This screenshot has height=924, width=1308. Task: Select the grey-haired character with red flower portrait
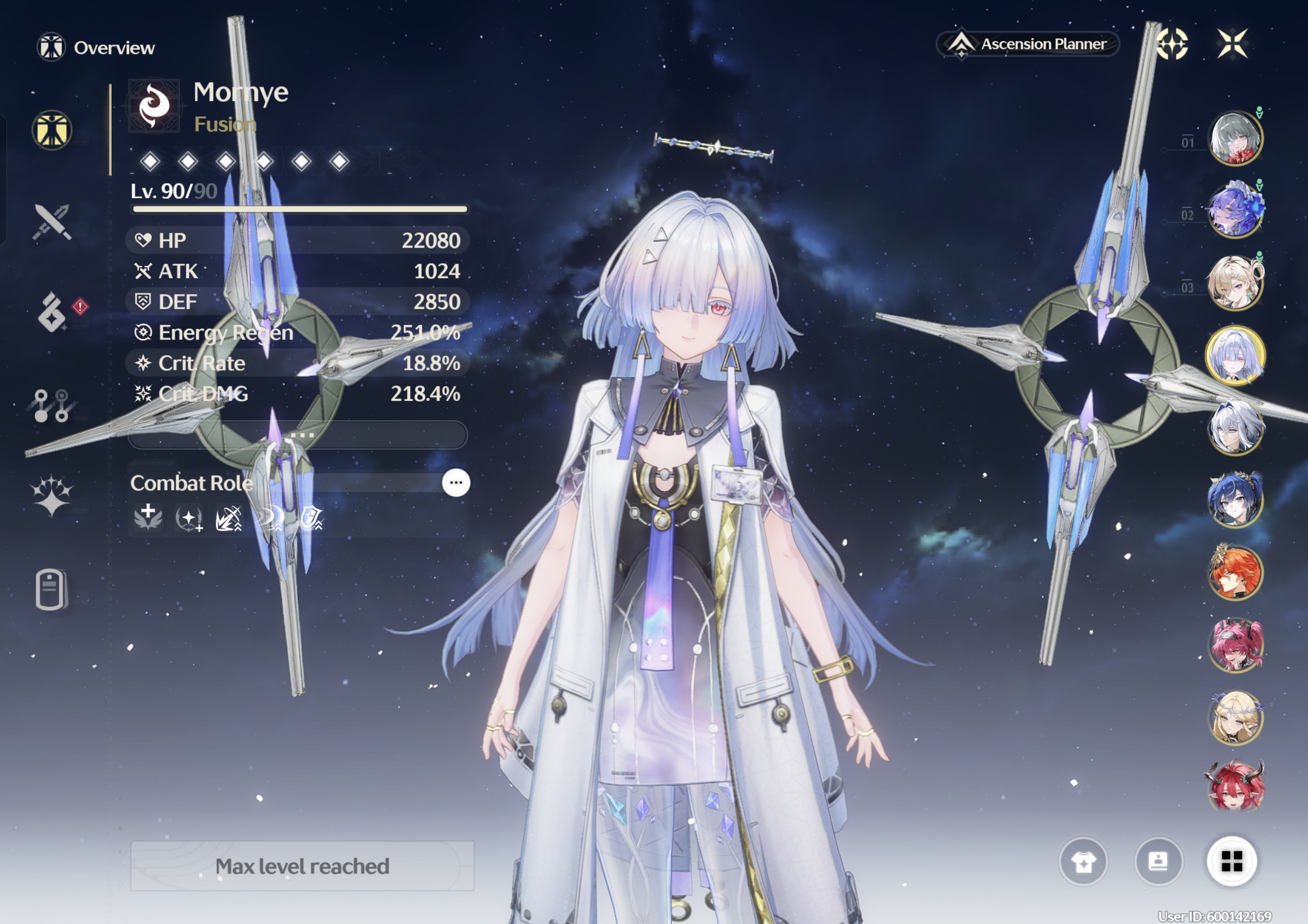tap(1235, 138)
